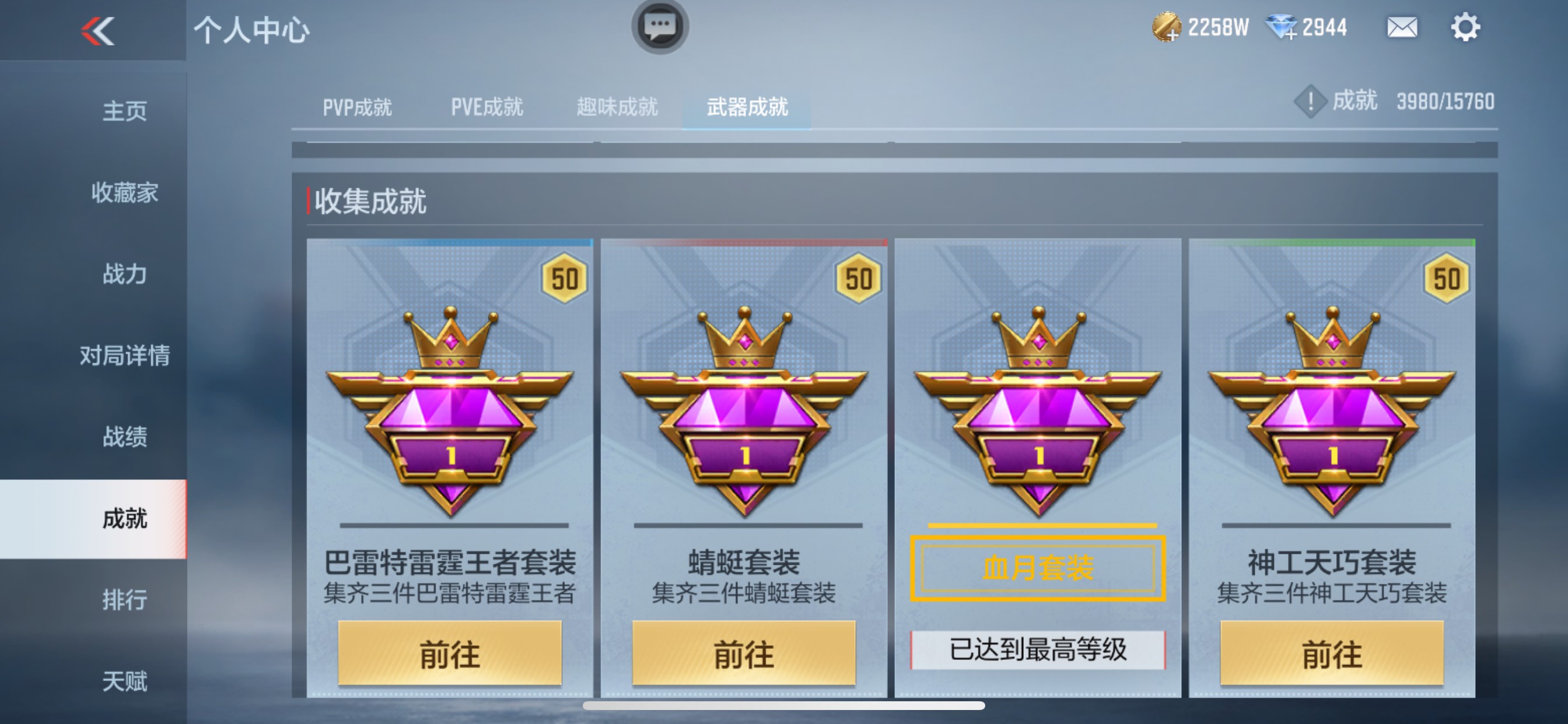This screenshot has height=724, width=1568.
Task: Open the 天赋 sidebar section
Action: [125, 680]
